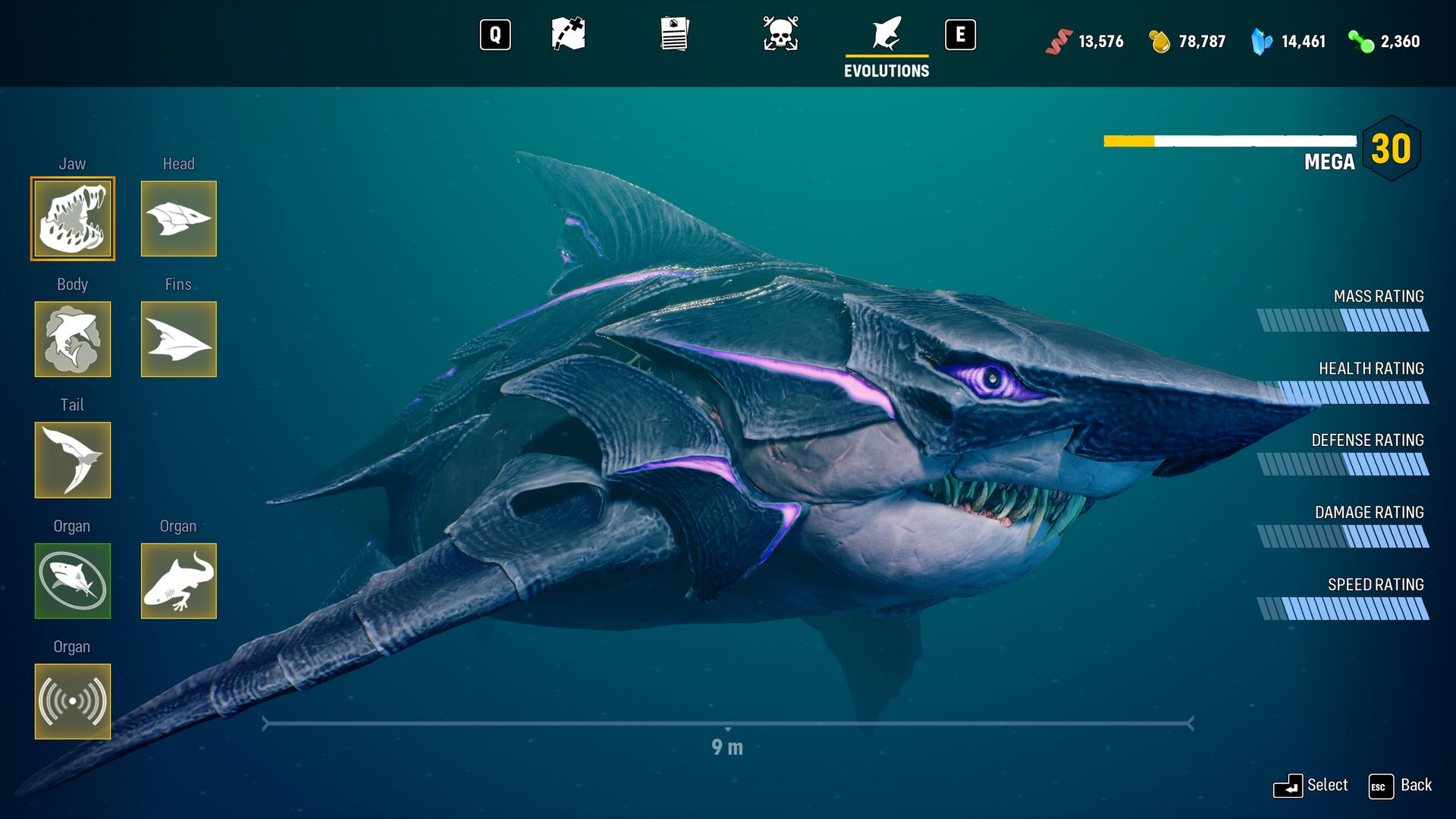Viewport: 1456px width, 819px height.
Task: Select the Organ slot with salamander icon
Action: [x=178, y=581]
